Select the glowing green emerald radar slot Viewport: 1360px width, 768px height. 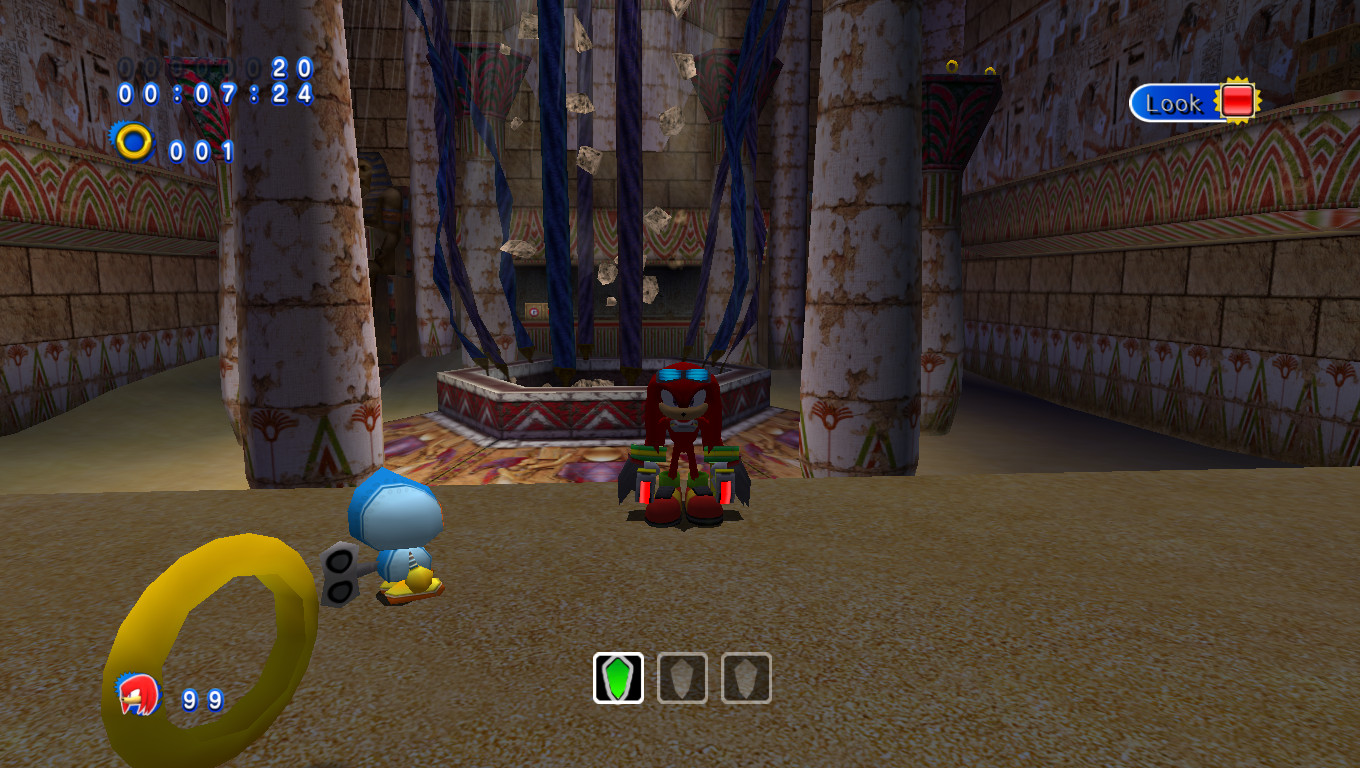tap(618, 678)
